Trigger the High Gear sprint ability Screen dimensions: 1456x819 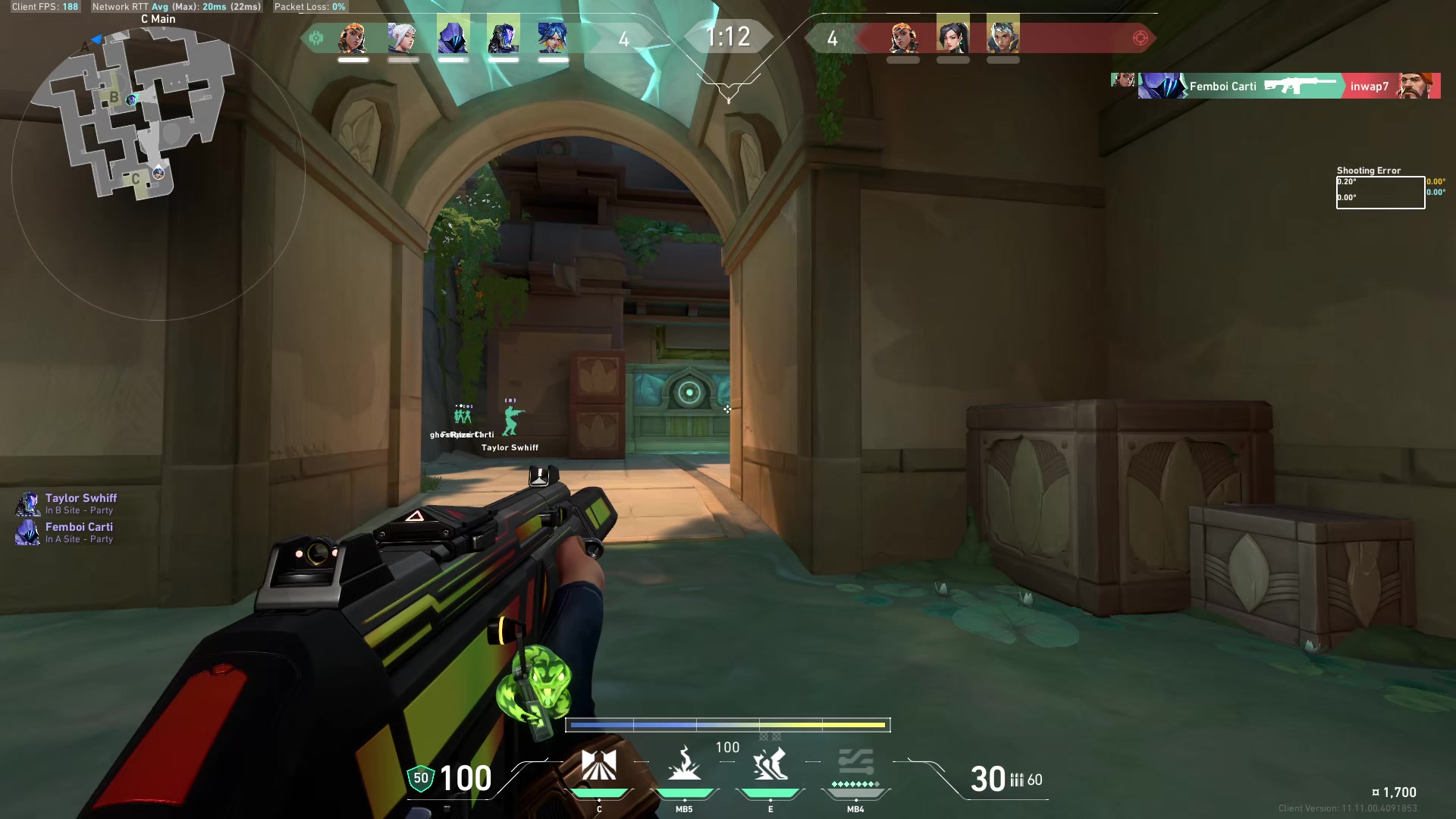click(770, 766)
